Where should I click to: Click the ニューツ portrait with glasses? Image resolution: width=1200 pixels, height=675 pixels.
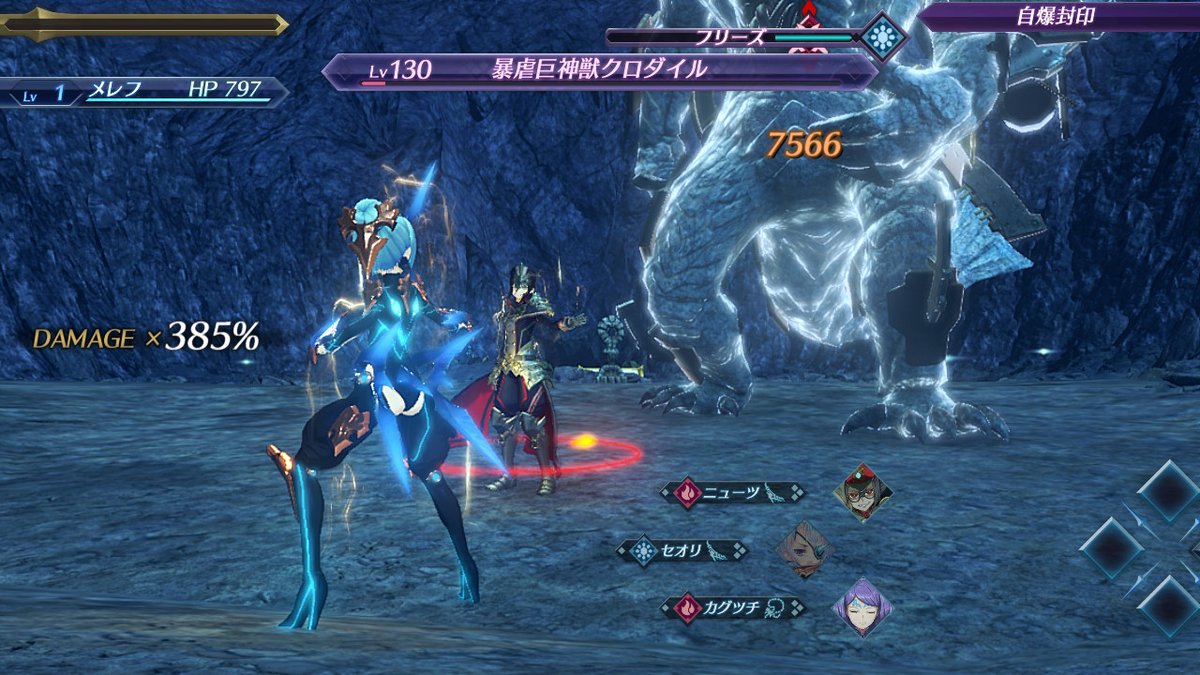click(x=863, y=492)
